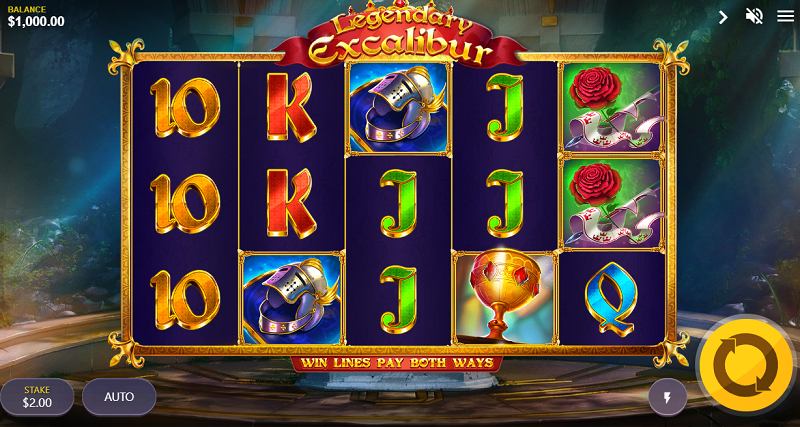Open the hamburger menu
Image resolution: width=800 pixels, height=427 pixels.
783,16
